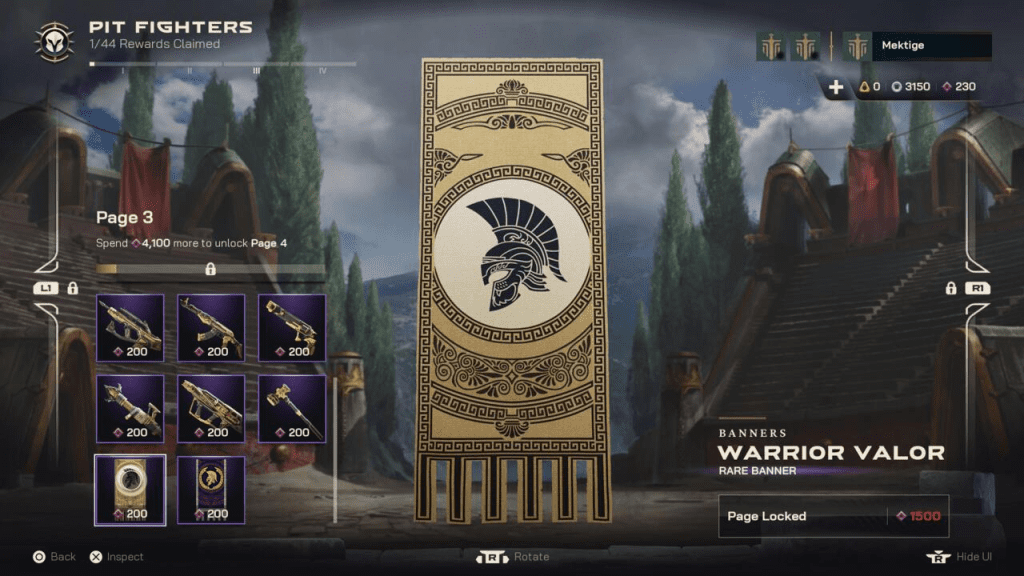Screen dimensions: 1024x576
Task: Select the gold AK-style rifle reward
Action: tap(211, 328)
